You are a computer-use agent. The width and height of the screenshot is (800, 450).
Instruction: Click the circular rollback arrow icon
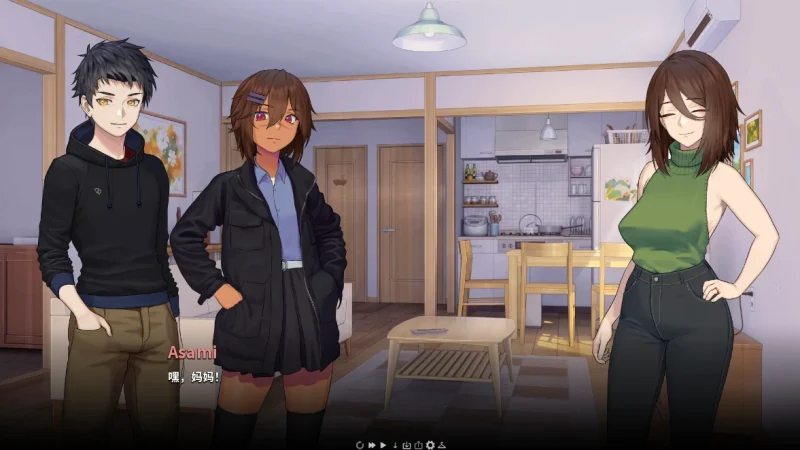360,445
